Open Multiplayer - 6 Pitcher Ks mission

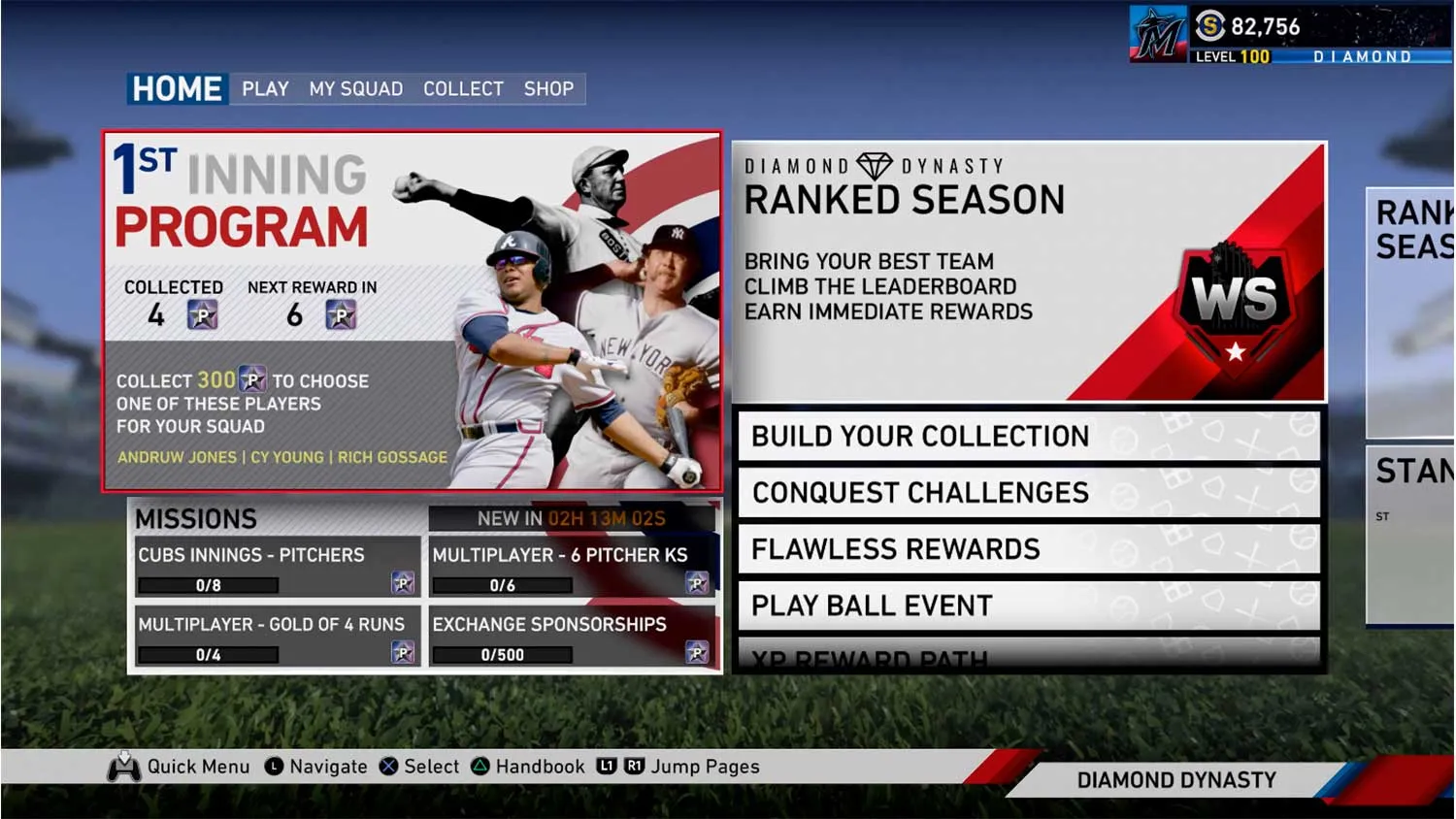point(572,568)
